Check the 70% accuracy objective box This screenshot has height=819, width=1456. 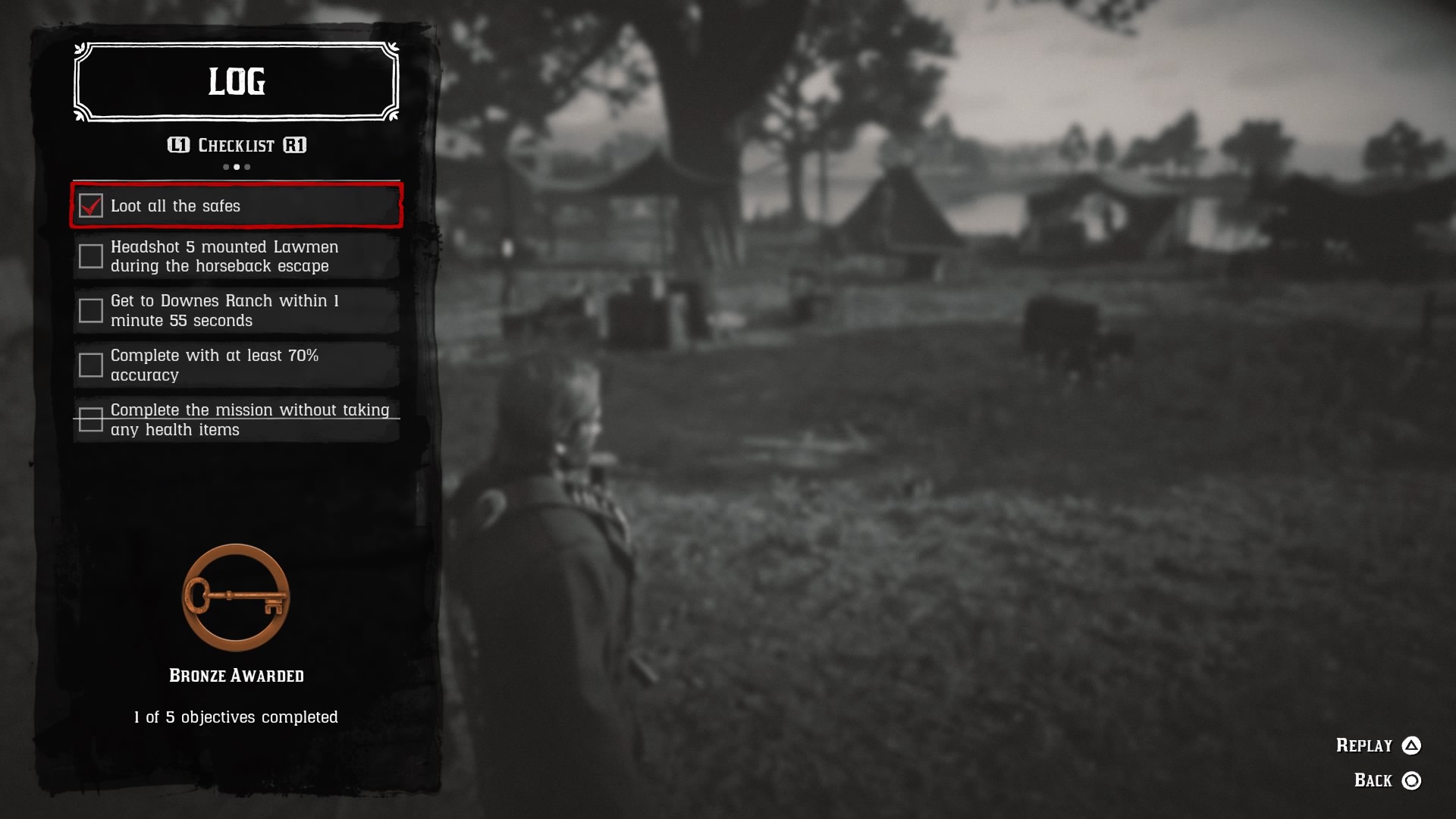[91, 365]
